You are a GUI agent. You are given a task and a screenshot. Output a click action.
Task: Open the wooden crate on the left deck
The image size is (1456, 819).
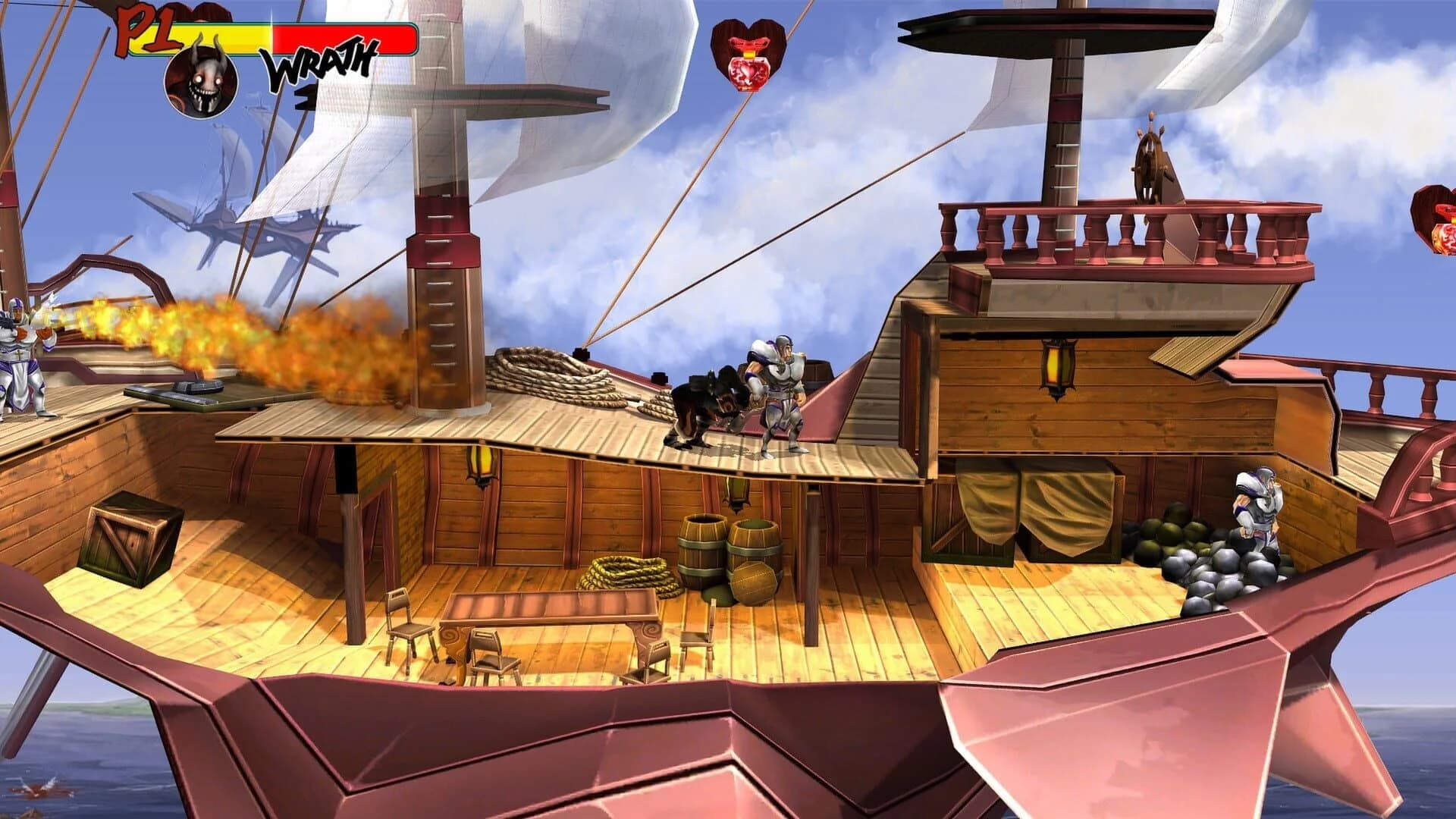coord(129,538)
